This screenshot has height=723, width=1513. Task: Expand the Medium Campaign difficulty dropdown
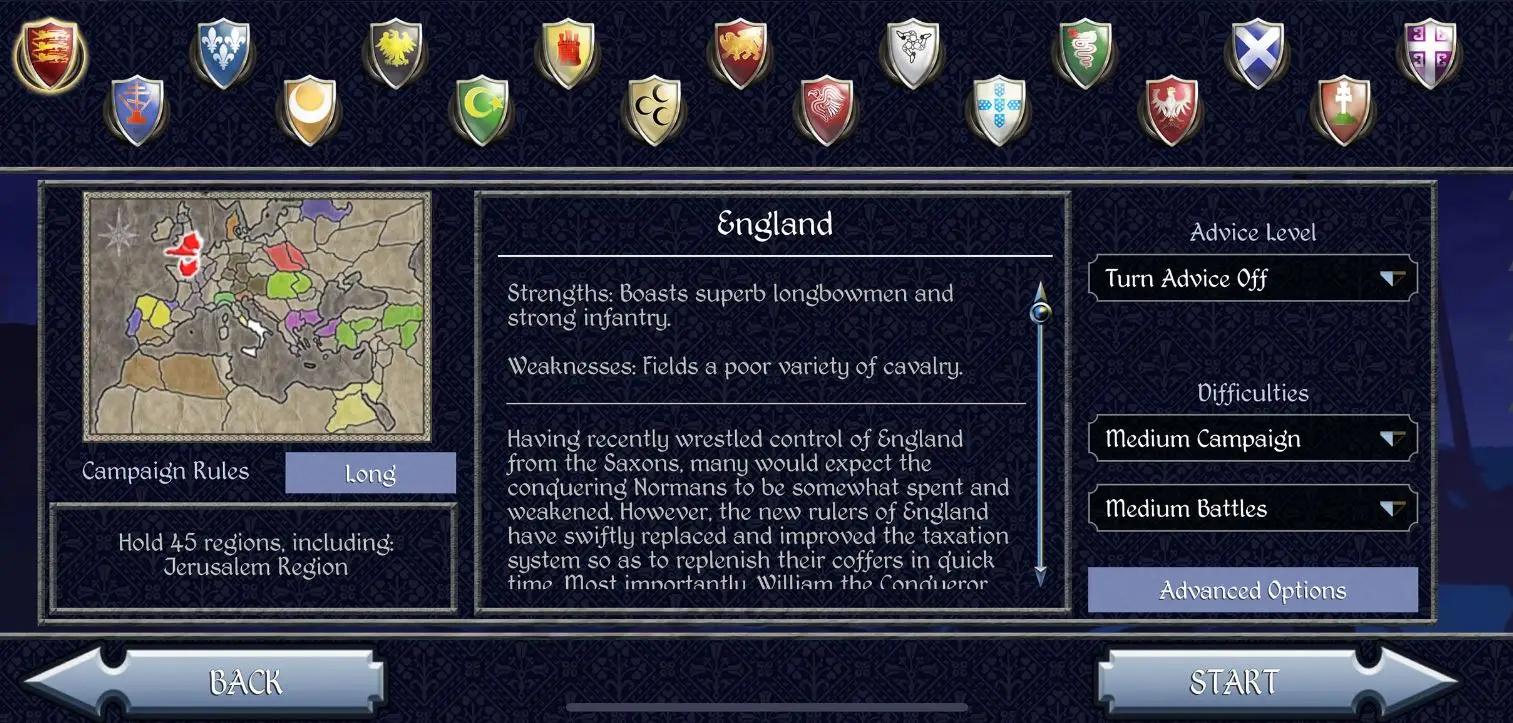1251,438
